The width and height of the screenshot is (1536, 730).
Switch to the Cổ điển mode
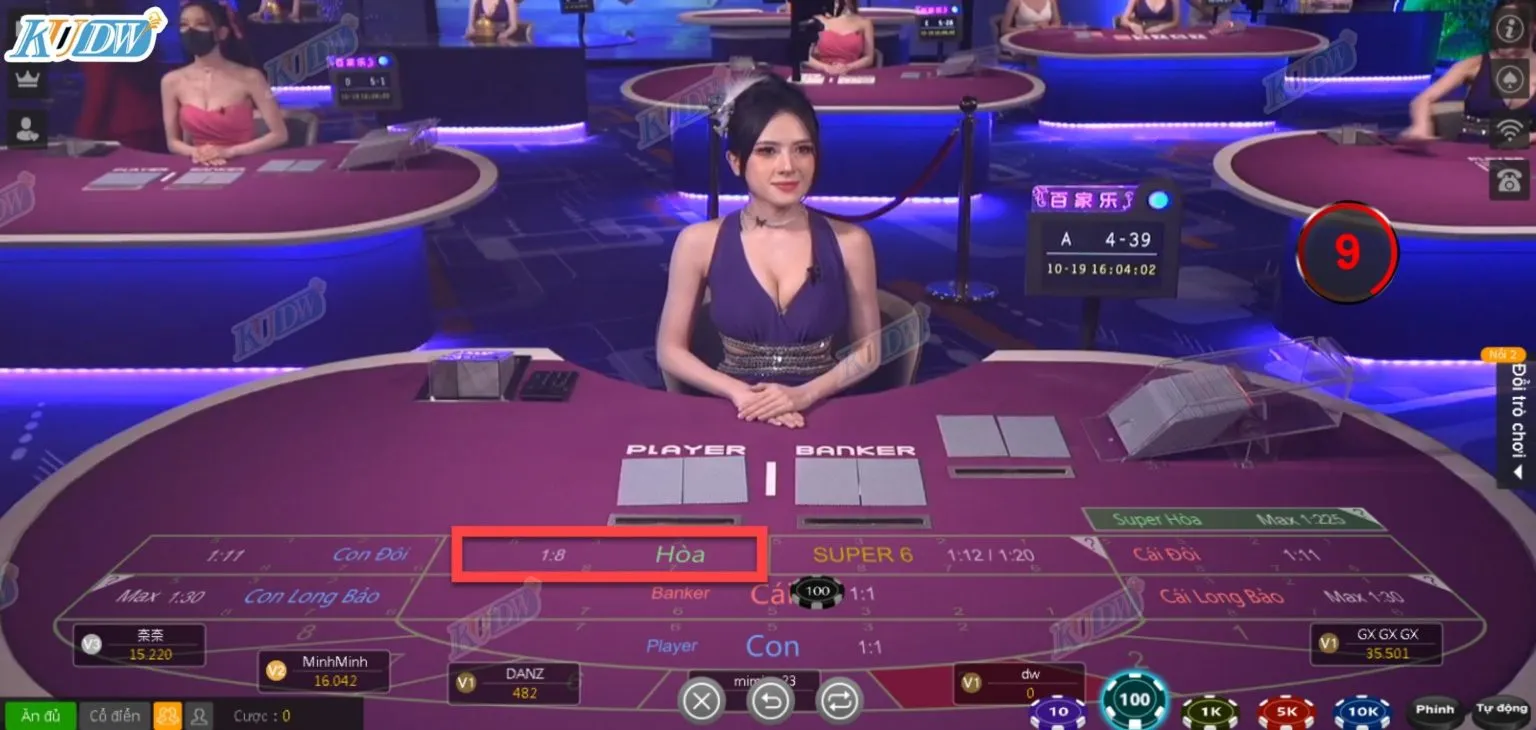click(x=114, y=714)
